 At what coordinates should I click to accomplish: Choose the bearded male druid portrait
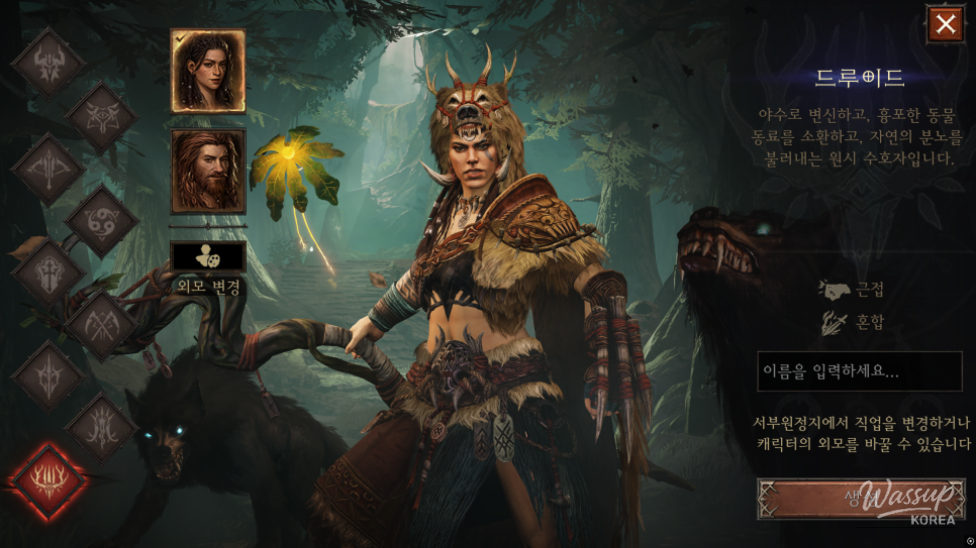tap(208, 170)
